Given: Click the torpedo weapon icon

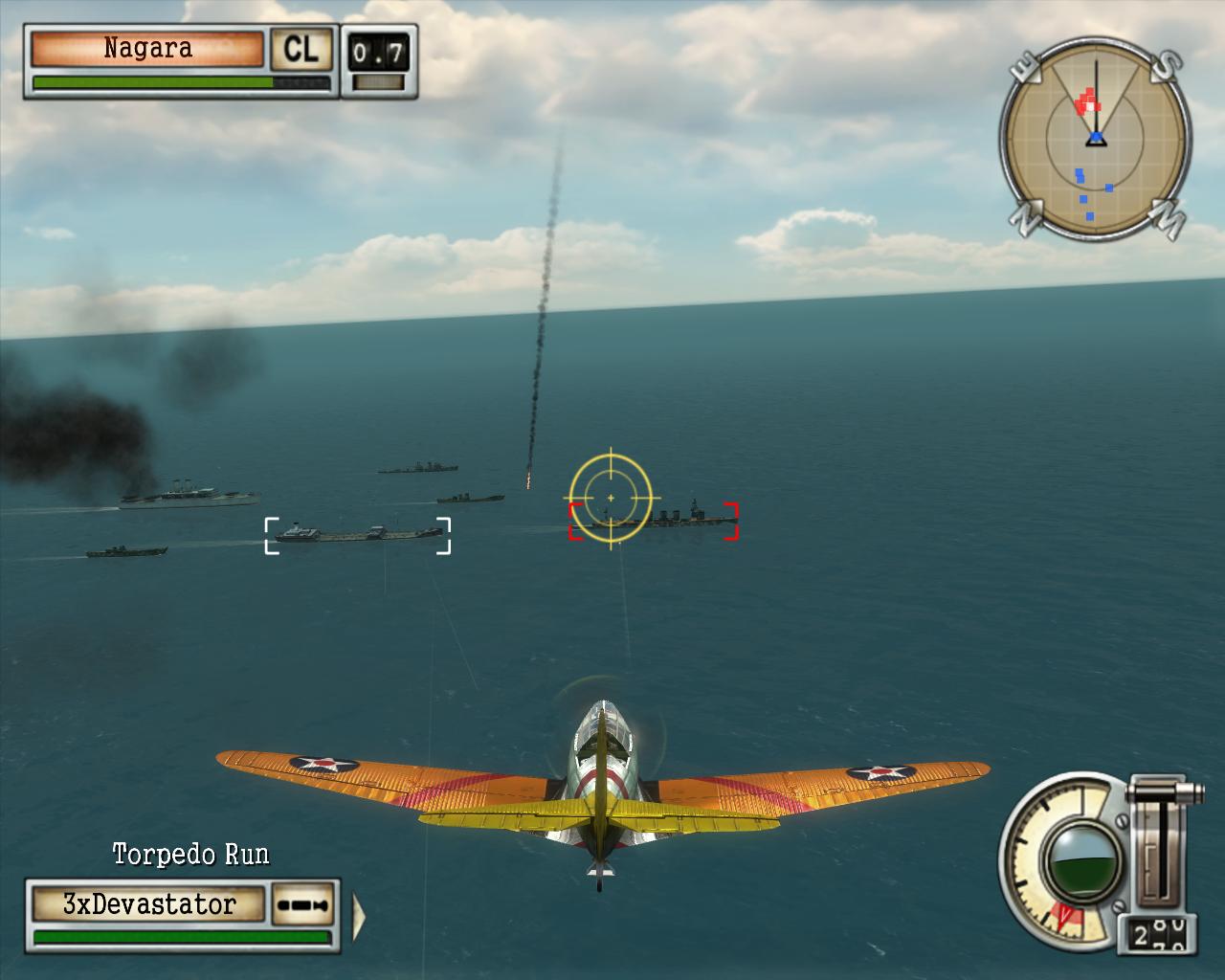Looking at the screenshot, I should coord(305,904).
